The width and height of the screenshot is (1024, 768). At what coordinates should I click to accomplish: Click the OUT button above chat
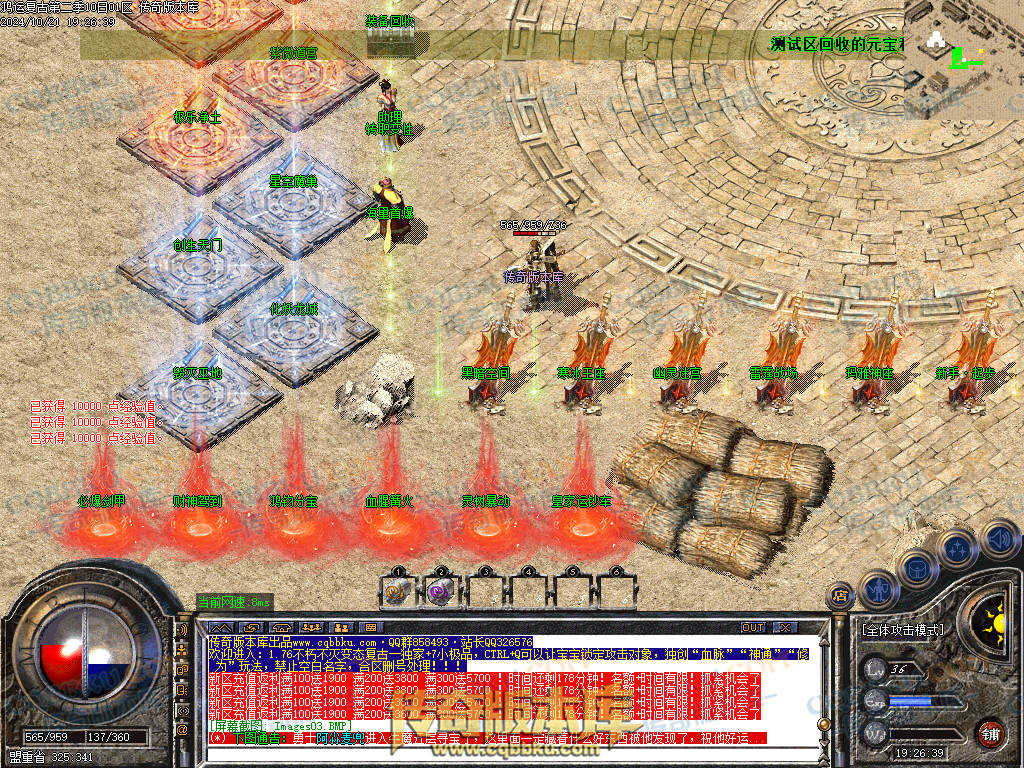click(x=753, y=627)
